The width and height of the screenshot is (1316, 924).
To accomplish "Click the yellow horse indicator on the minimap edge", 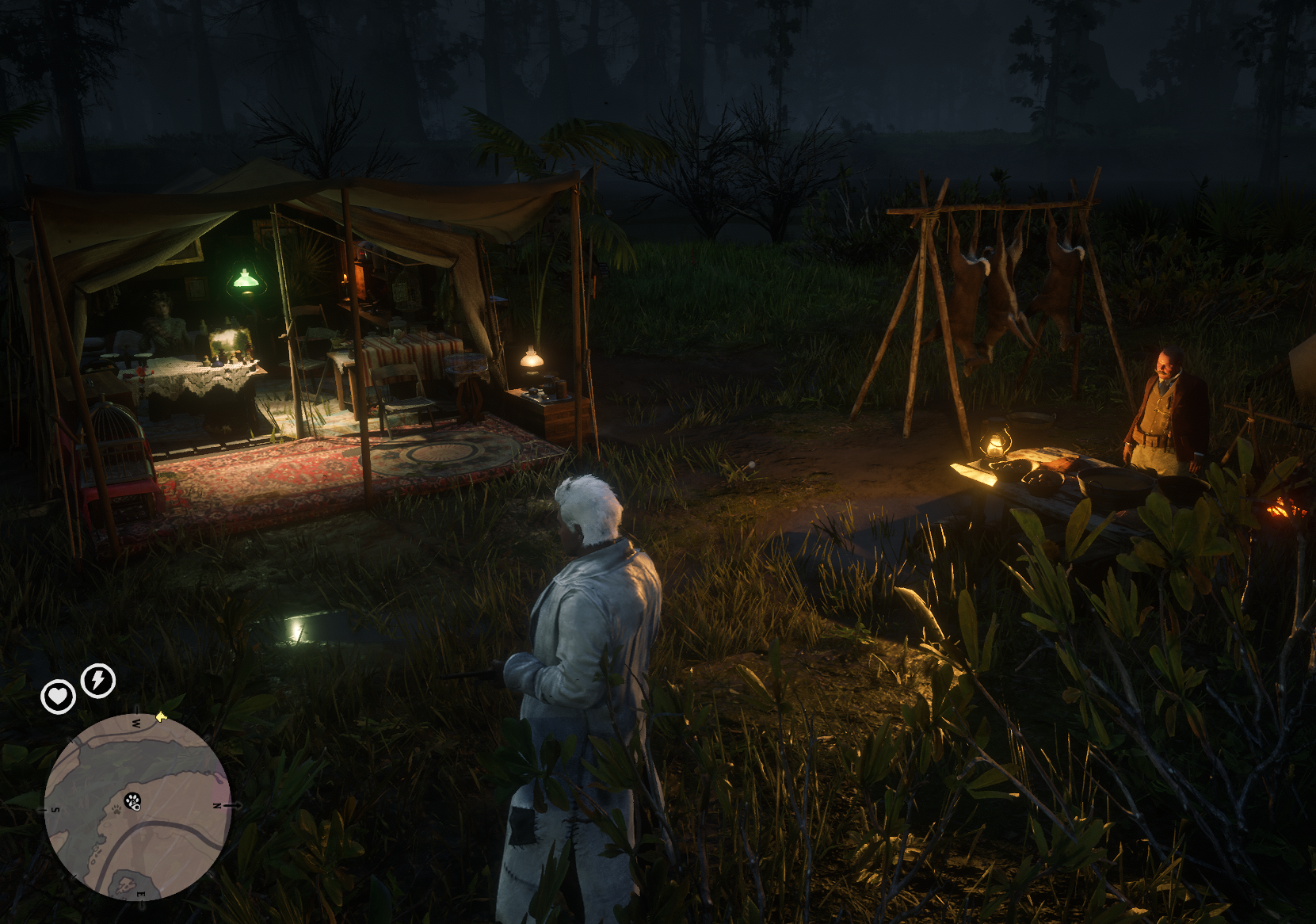I will (x=161, y=717).
